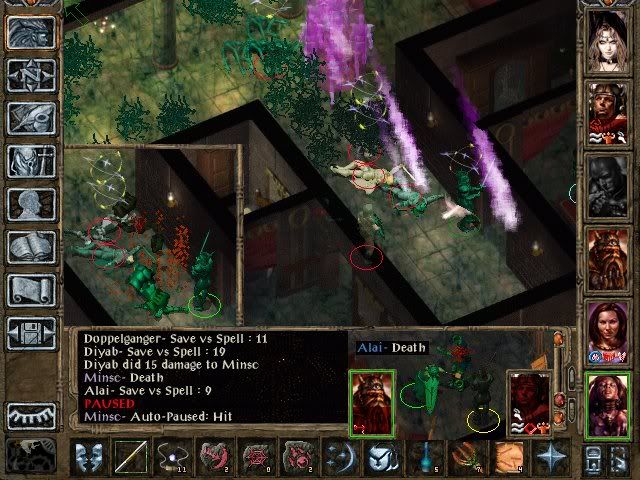Select the bearded dwarf's portrait

click(607, 257)
